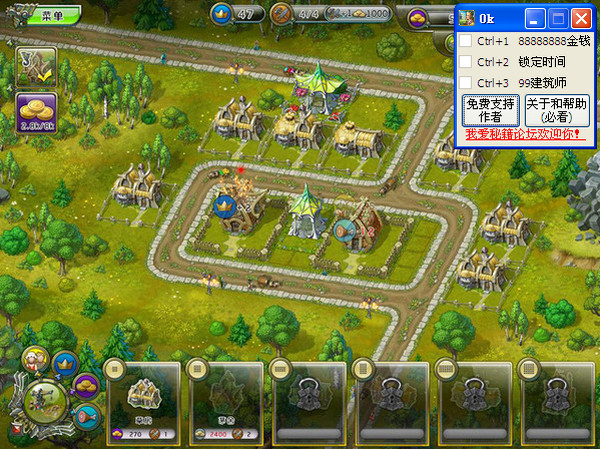This screenshot has height=449, width=600.
Task: Select the teal round button with meat
Action: point(87,414)
